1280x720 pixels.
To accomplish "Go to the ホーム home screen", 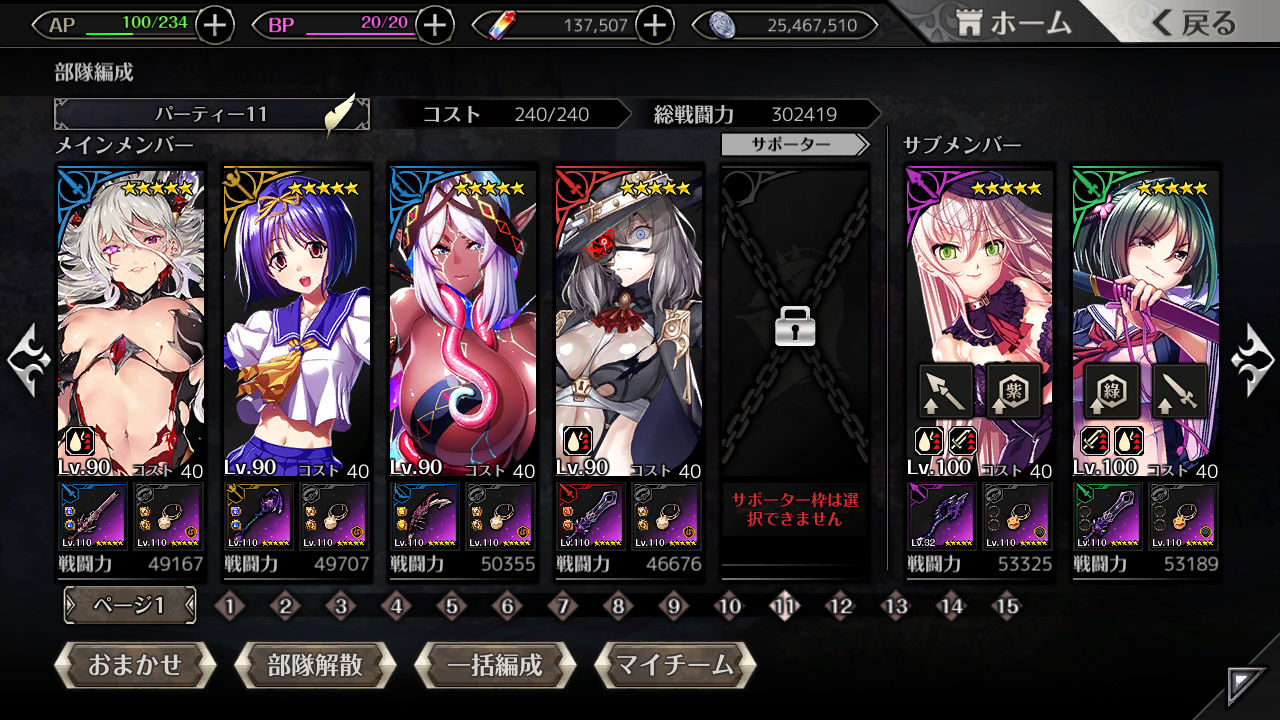I will tap(1012, 25).
